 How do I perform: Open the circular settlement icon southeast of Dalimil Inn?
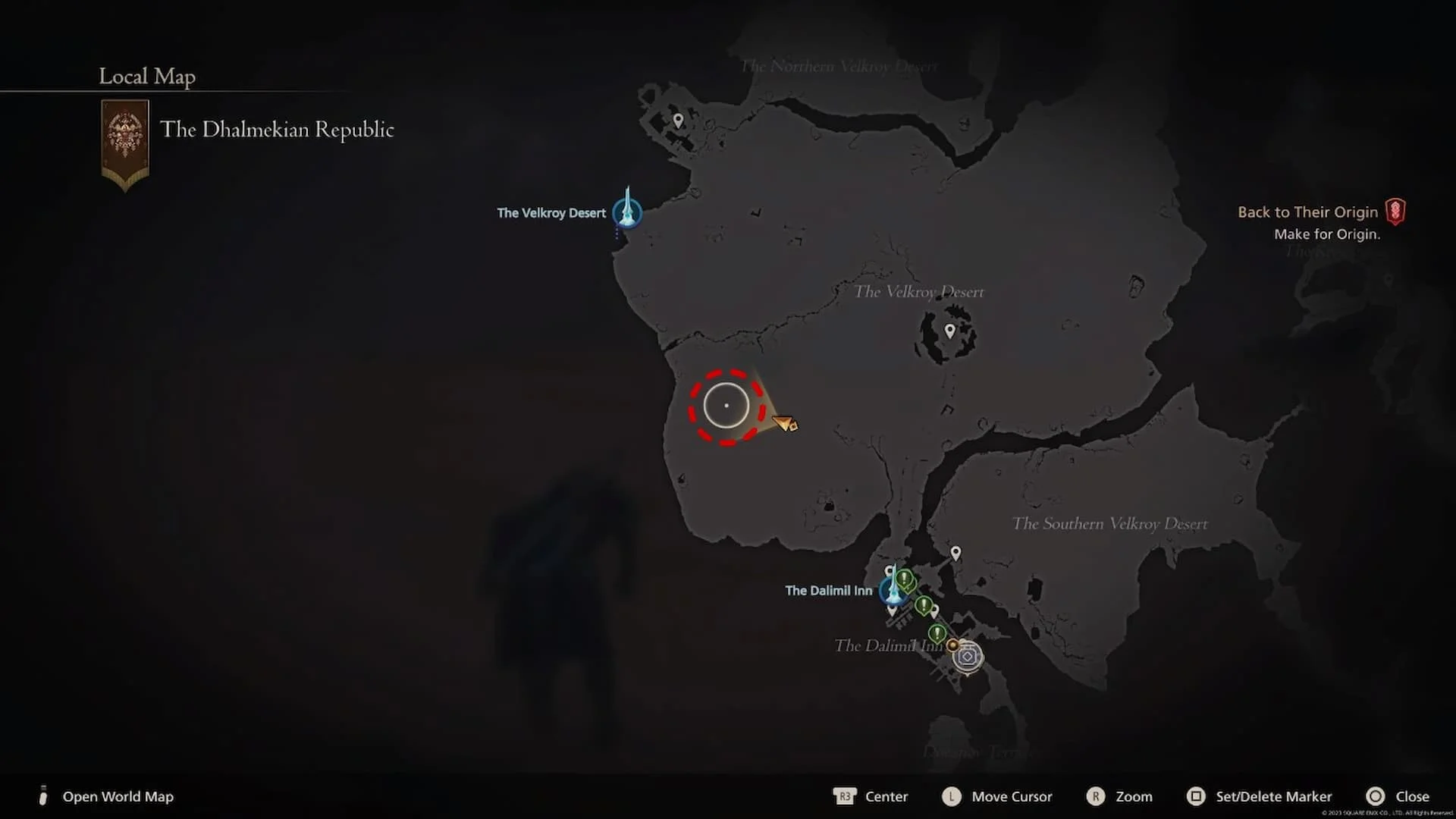(968, 657)
